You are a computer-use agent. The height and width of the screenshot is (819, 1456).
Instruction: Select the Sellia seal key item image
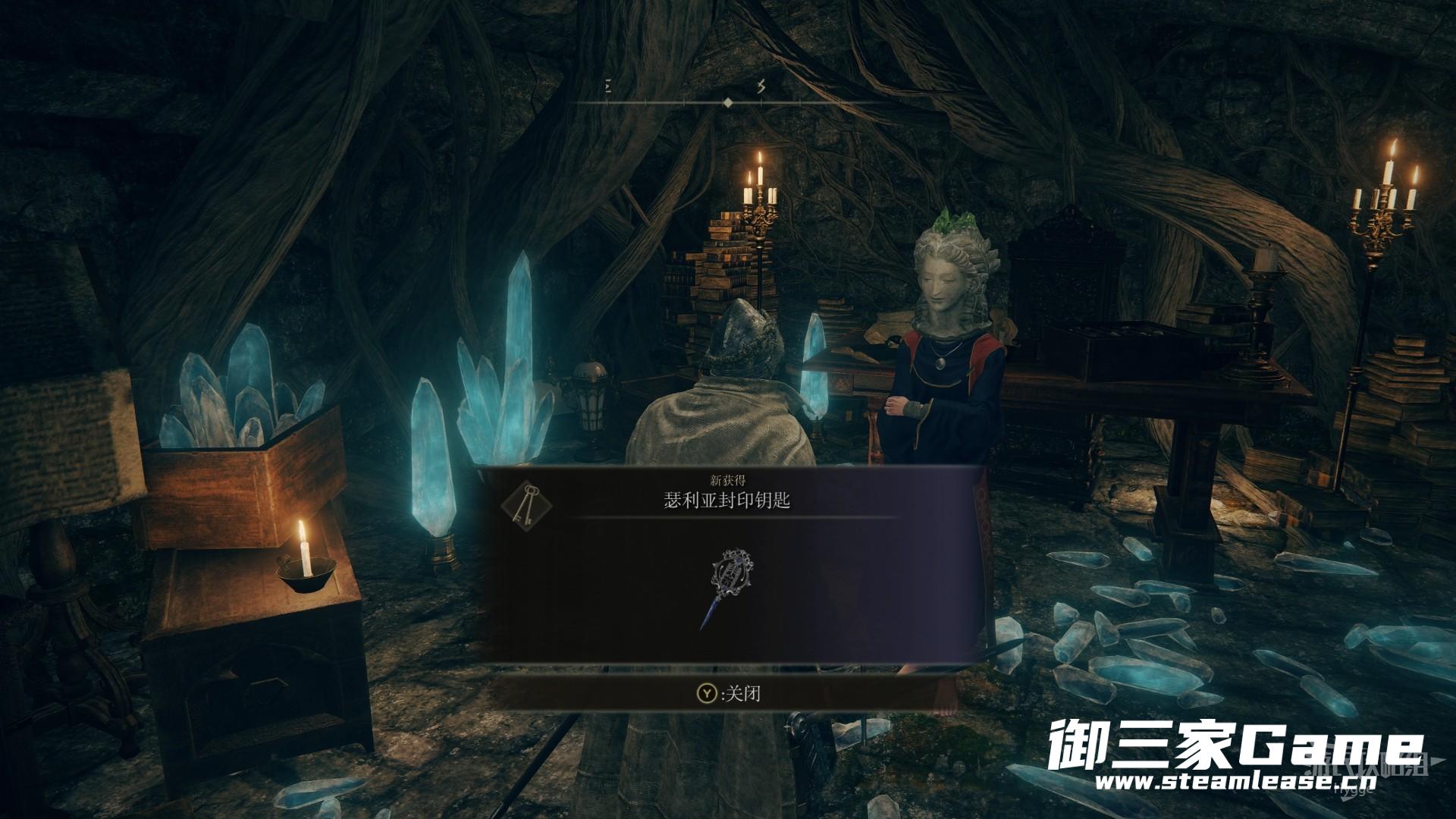pos(727,588)
